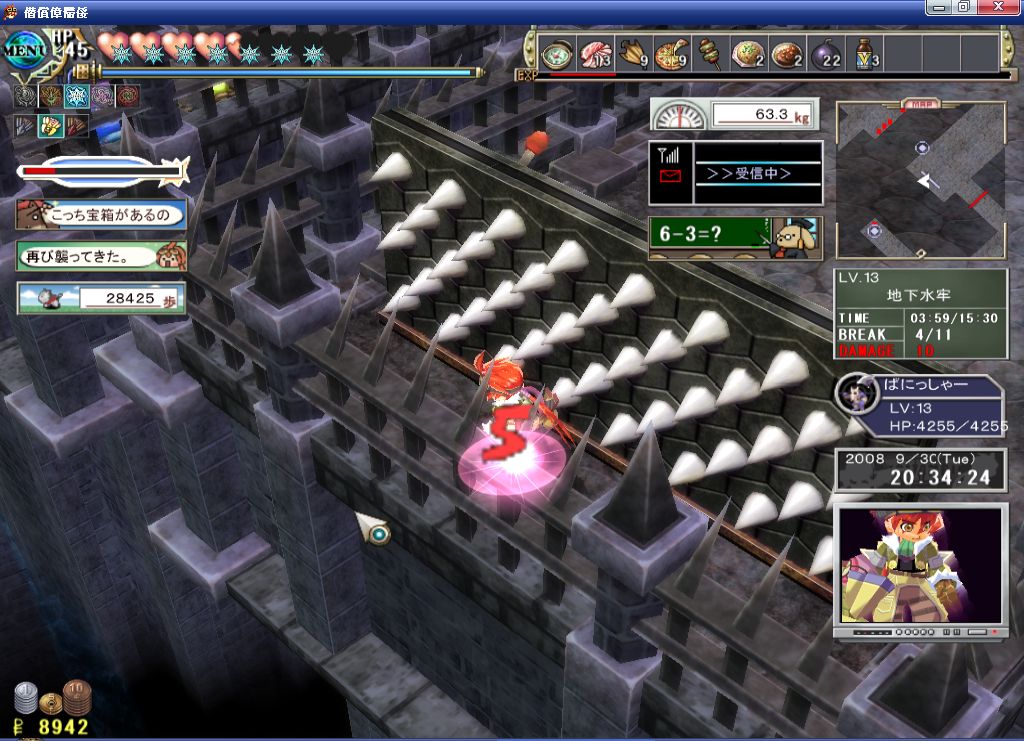Select the enemy target portrait panel
This screenshot has width=1024, height=741.
pos(919,406)
